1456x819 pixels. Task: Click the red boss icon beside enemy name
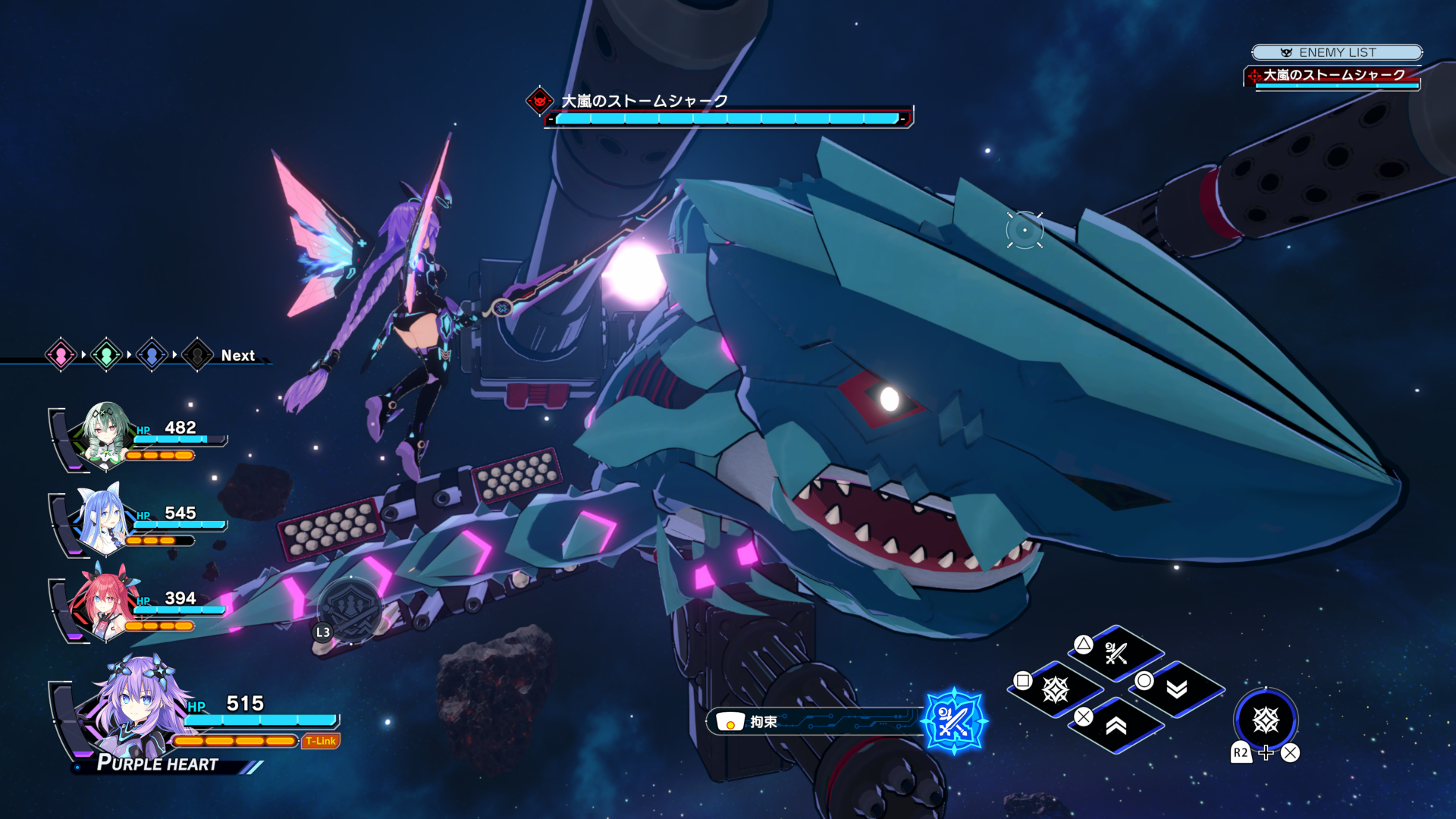[x=539, y=100]
